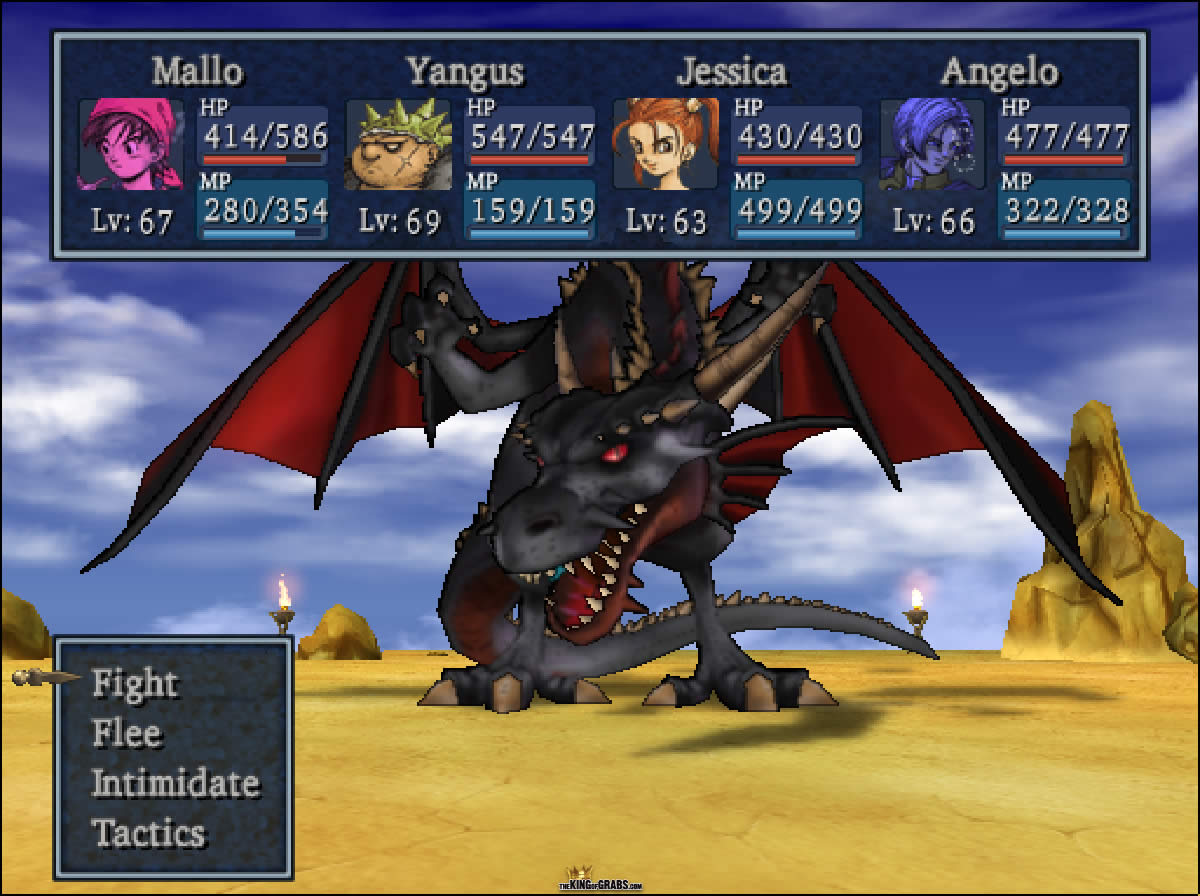Select Yangus's character portrait
Image resolution: width=1200 pixels, height=896 pixels.
[397, 144]
